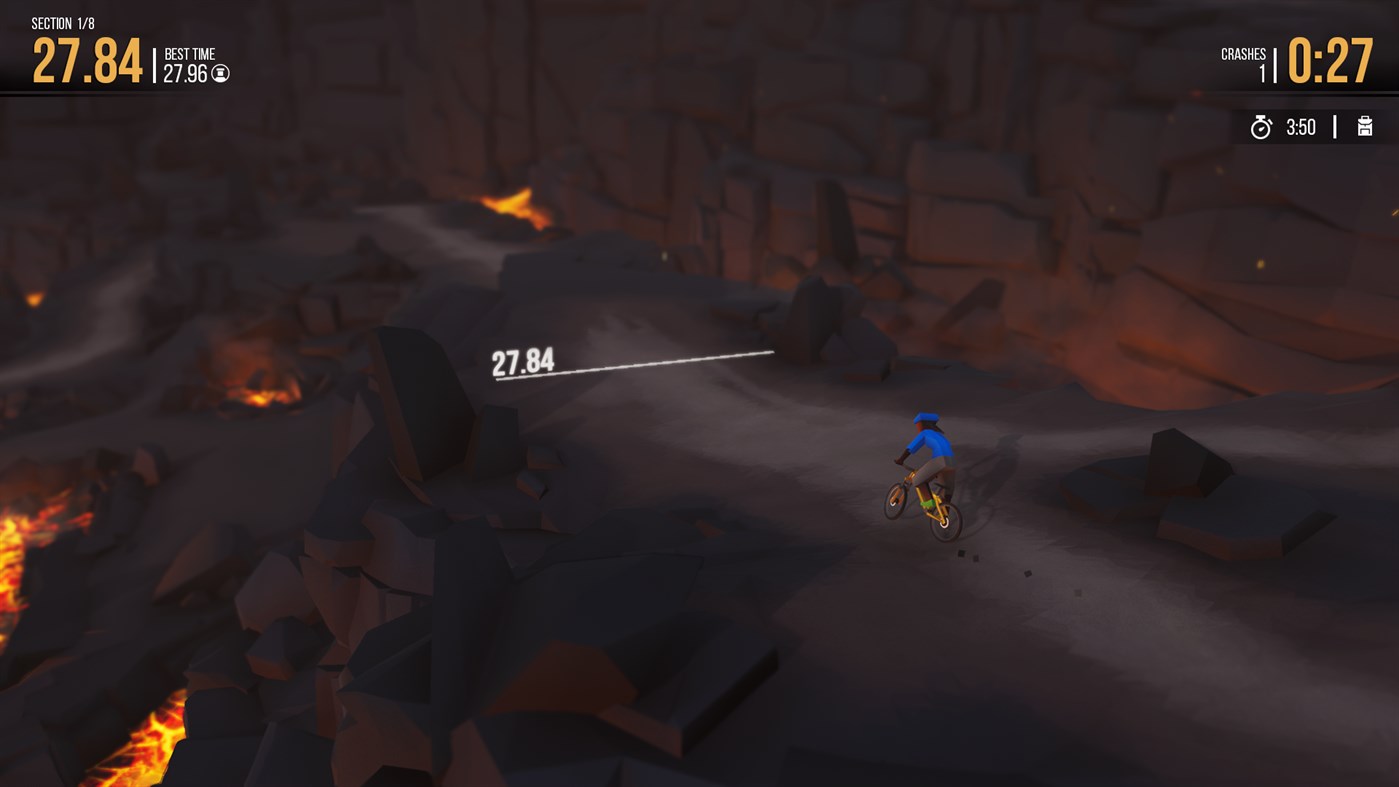Expand the top-right timer panel
Viewport: 1399px width, 787px height.
1310,126
